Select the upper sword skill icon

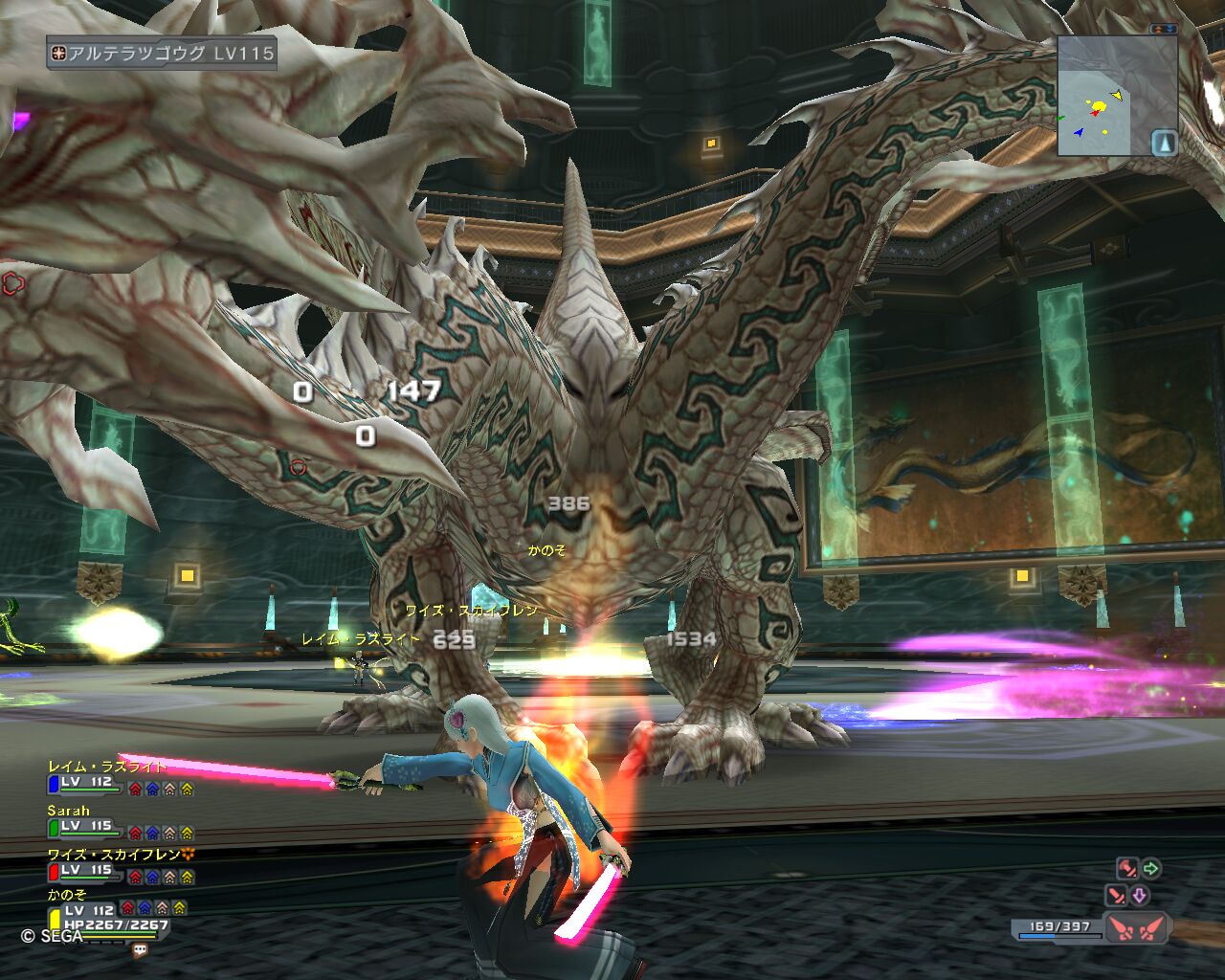coord(1127,869)
